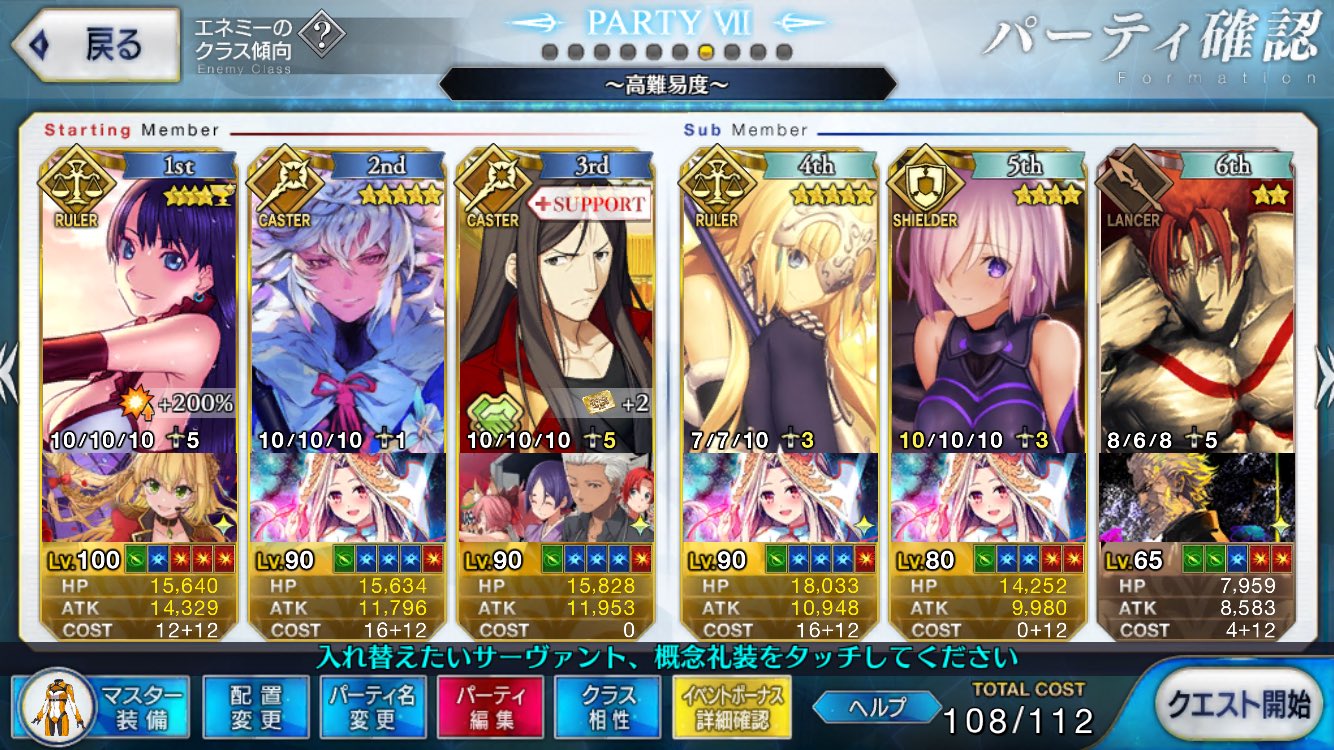Screen dimensions: 1334x750
Task: Select the craft essence under the Support Caster
Action: pos(555,497)
